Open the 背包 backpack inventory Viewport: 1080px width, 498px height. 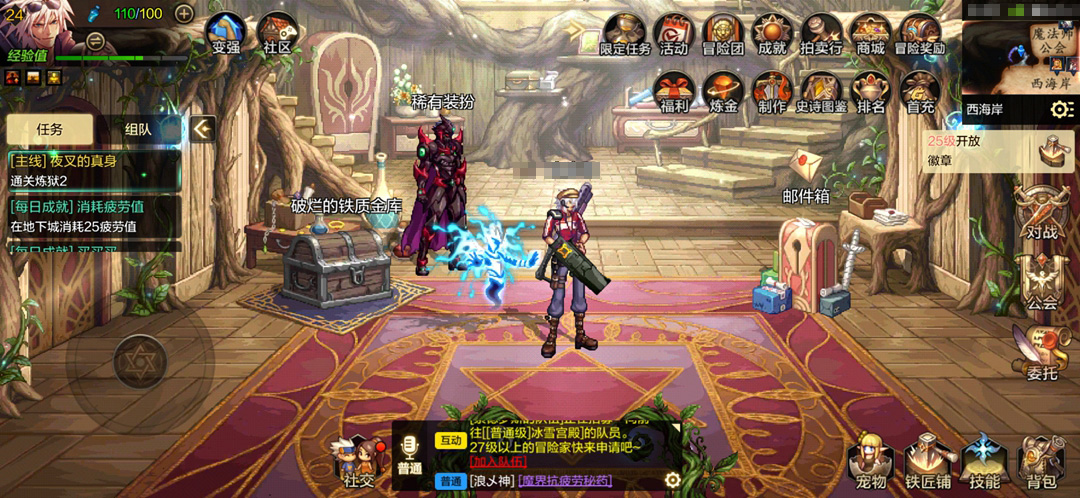[x=1040, y=465]
